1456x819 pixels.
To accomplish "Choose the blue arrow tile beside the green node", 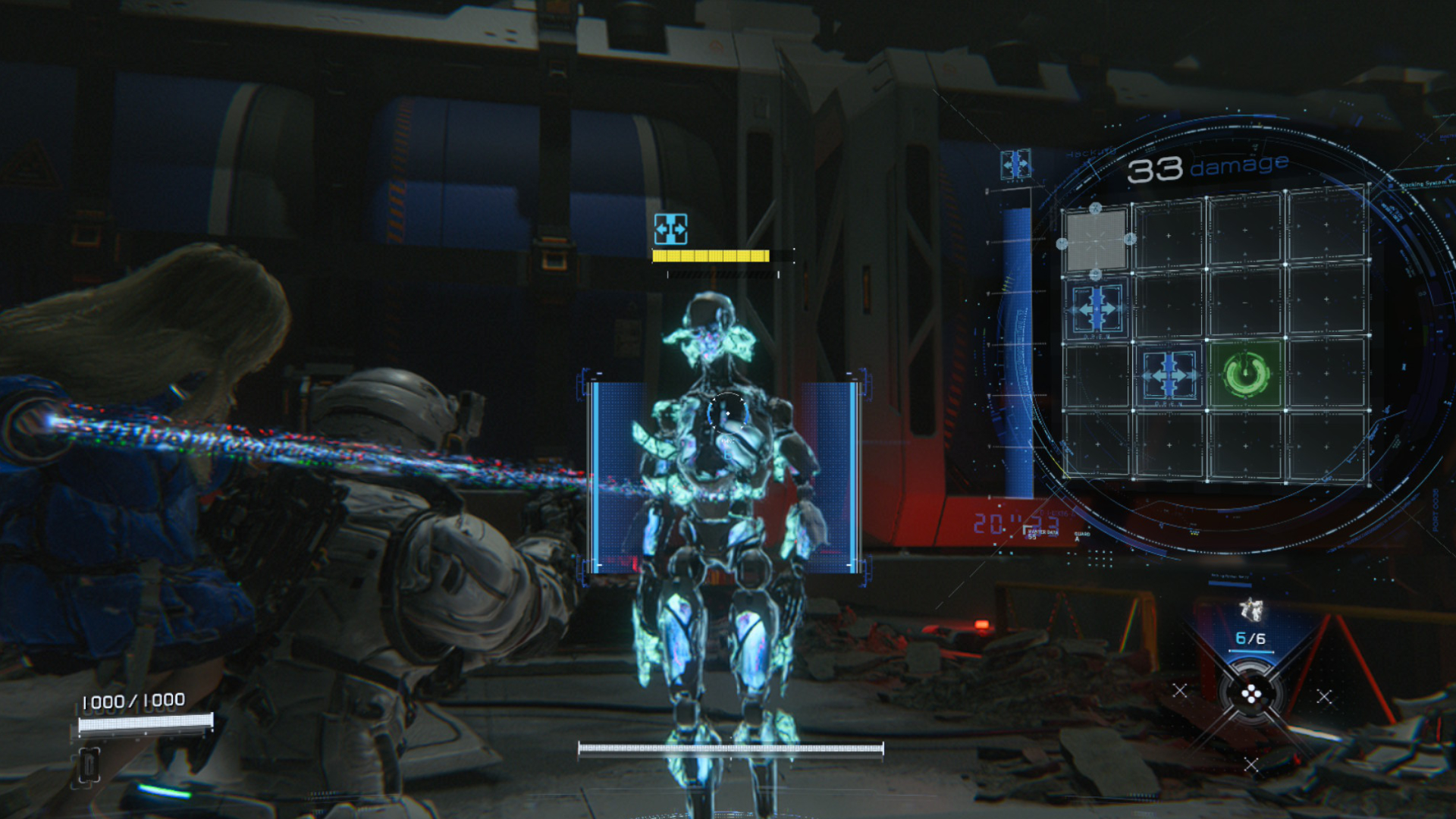I will coord(1169,375).
